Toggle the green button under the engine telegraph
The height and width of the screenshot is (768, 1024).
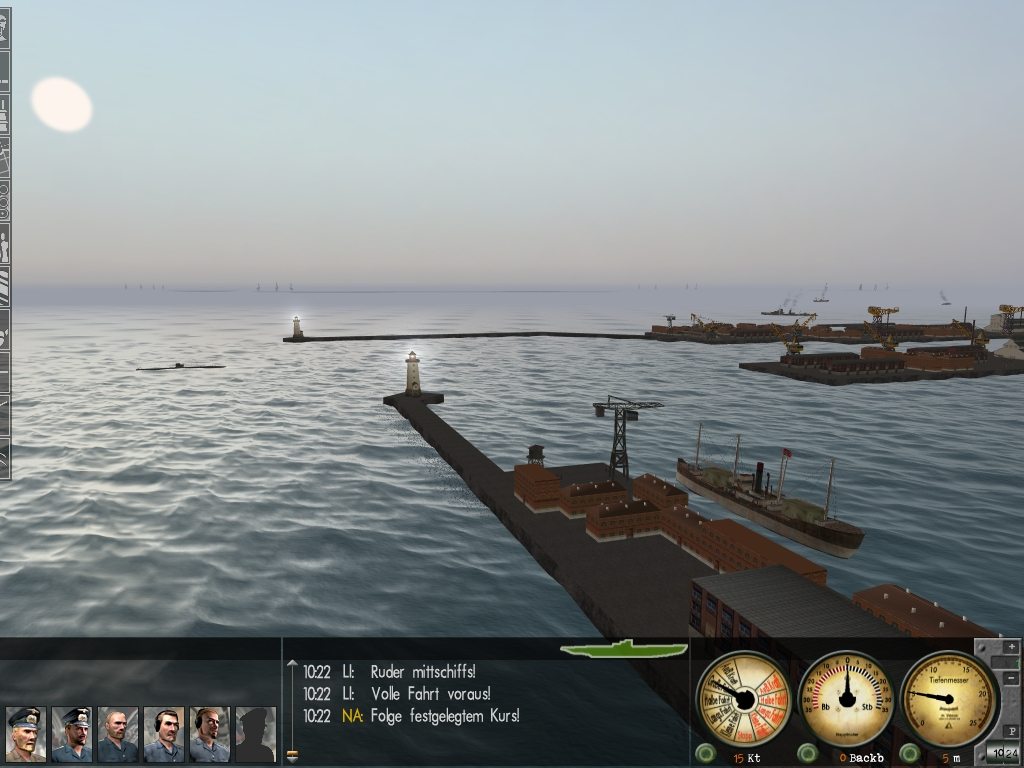tap(706, 753)
